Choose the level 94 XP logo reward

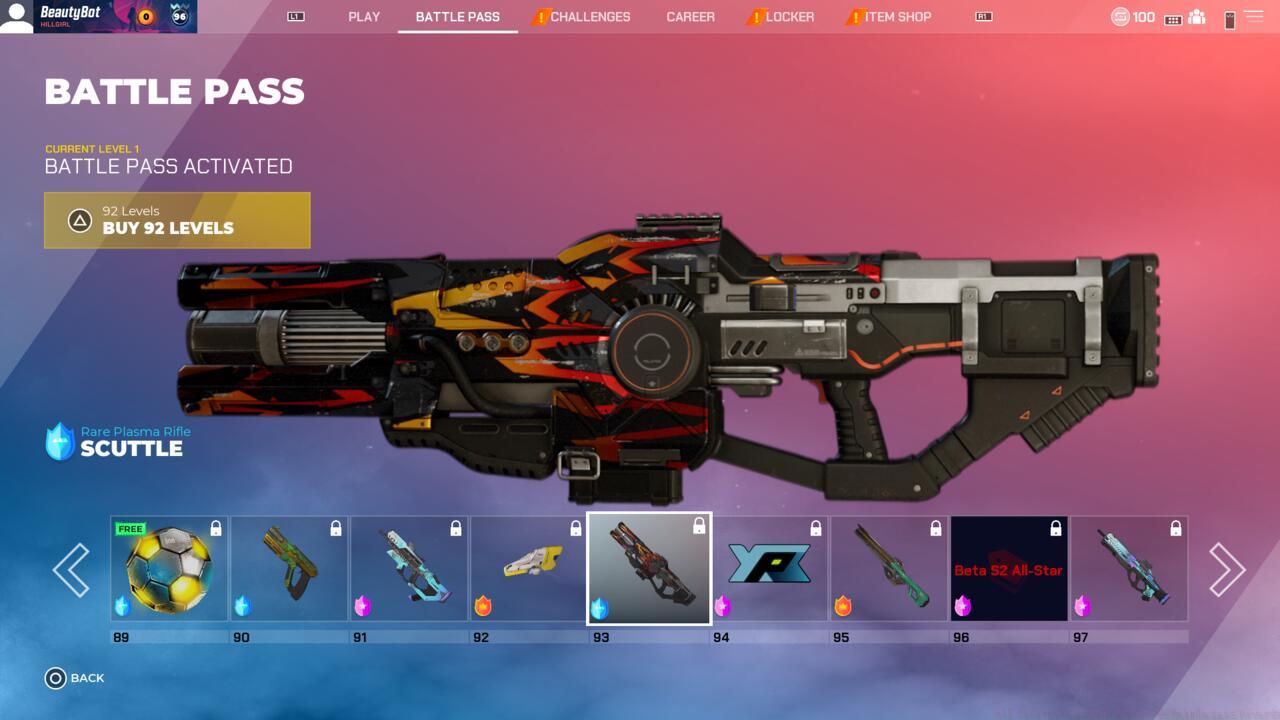769,568
